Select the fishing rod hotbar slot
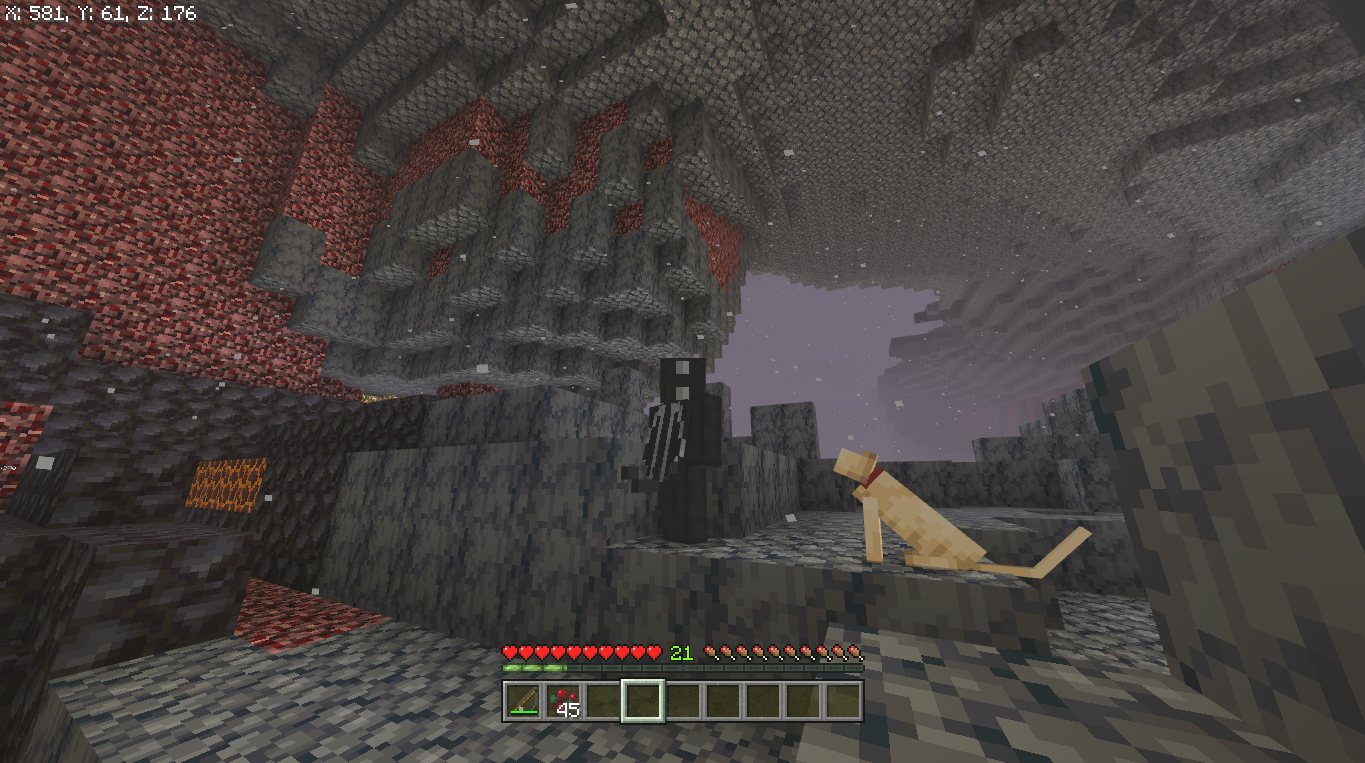The image size is (1365, 763). [522, 700]
